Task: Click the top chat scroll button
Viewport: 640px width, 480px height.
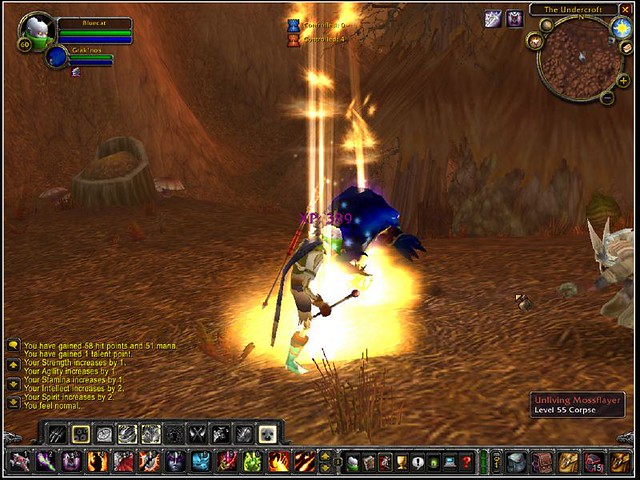Action: pyautogui.click(x=13, y=345)
